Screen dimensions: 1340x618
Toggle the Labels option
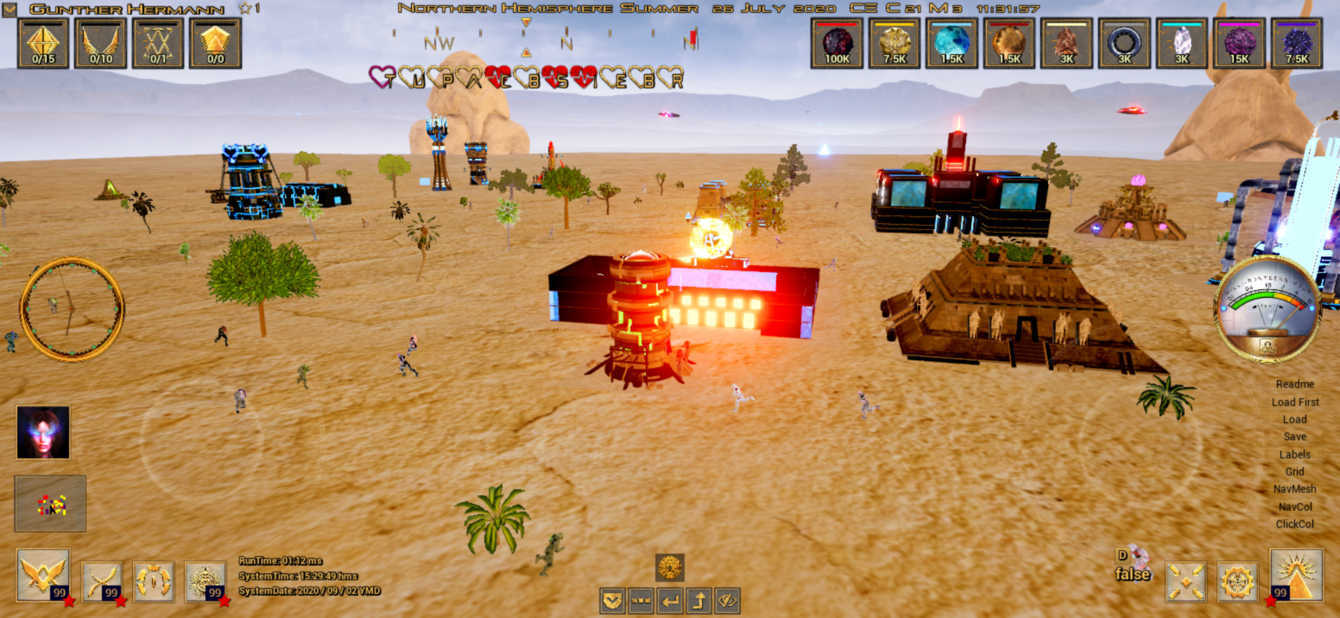pyautogui.click(x=1294, y=454)
